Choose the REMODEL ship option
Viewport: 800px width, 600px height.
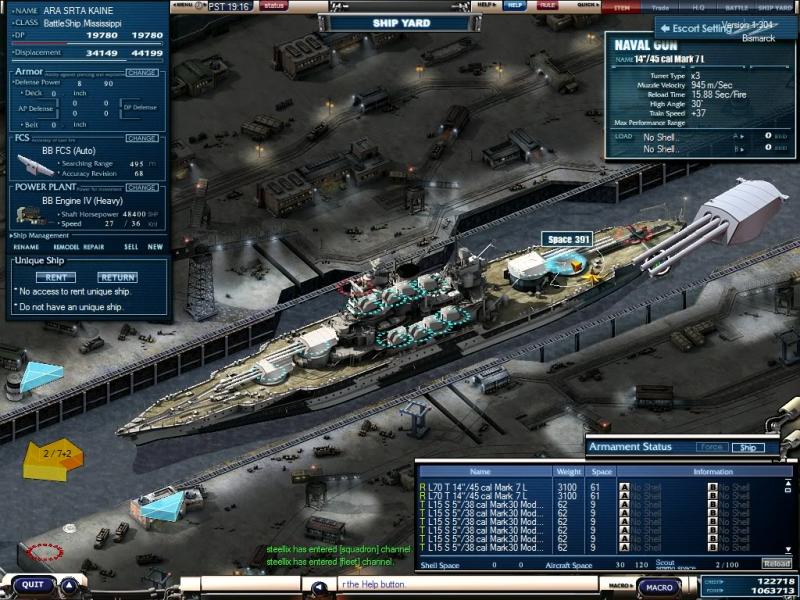tap(65, 246)
